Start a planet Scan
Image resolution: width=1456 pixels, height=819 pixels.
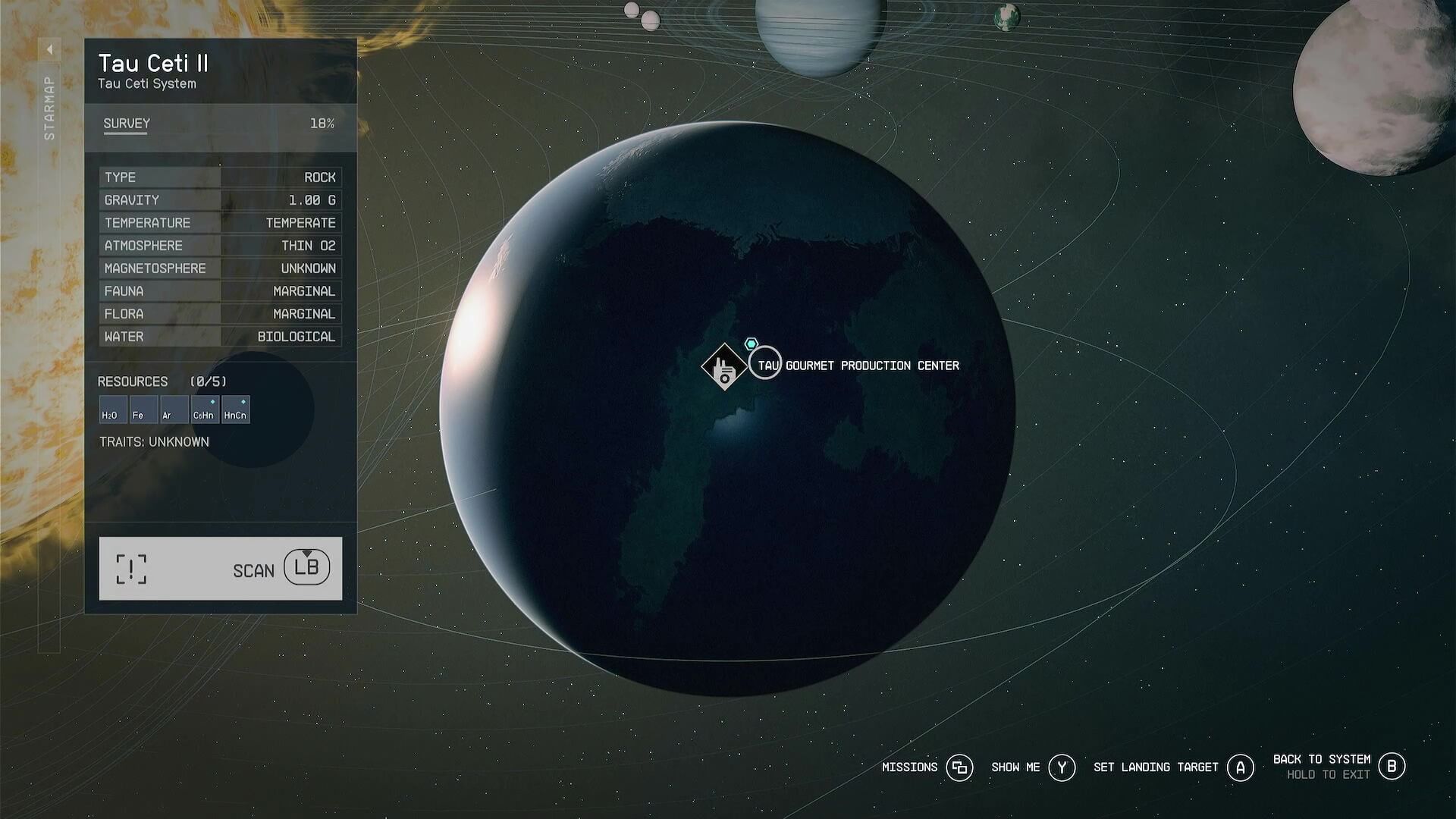[x=220, y=569]
